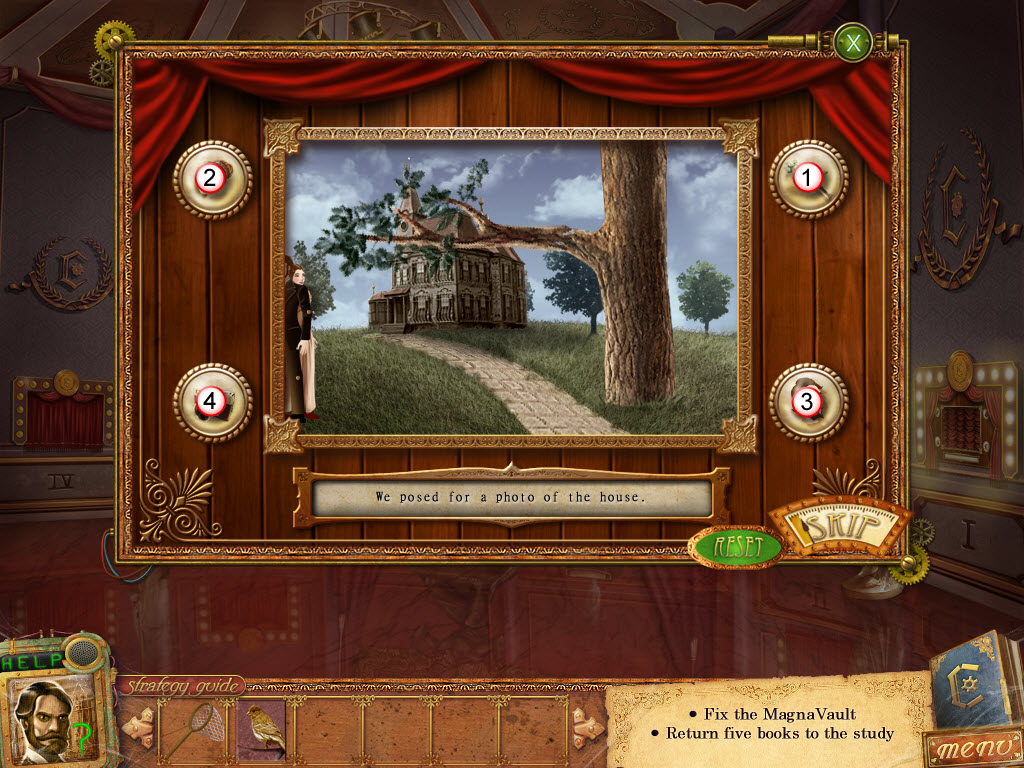Activate the round button numbered 4
1024x768 pixels.
click(212, 402)
